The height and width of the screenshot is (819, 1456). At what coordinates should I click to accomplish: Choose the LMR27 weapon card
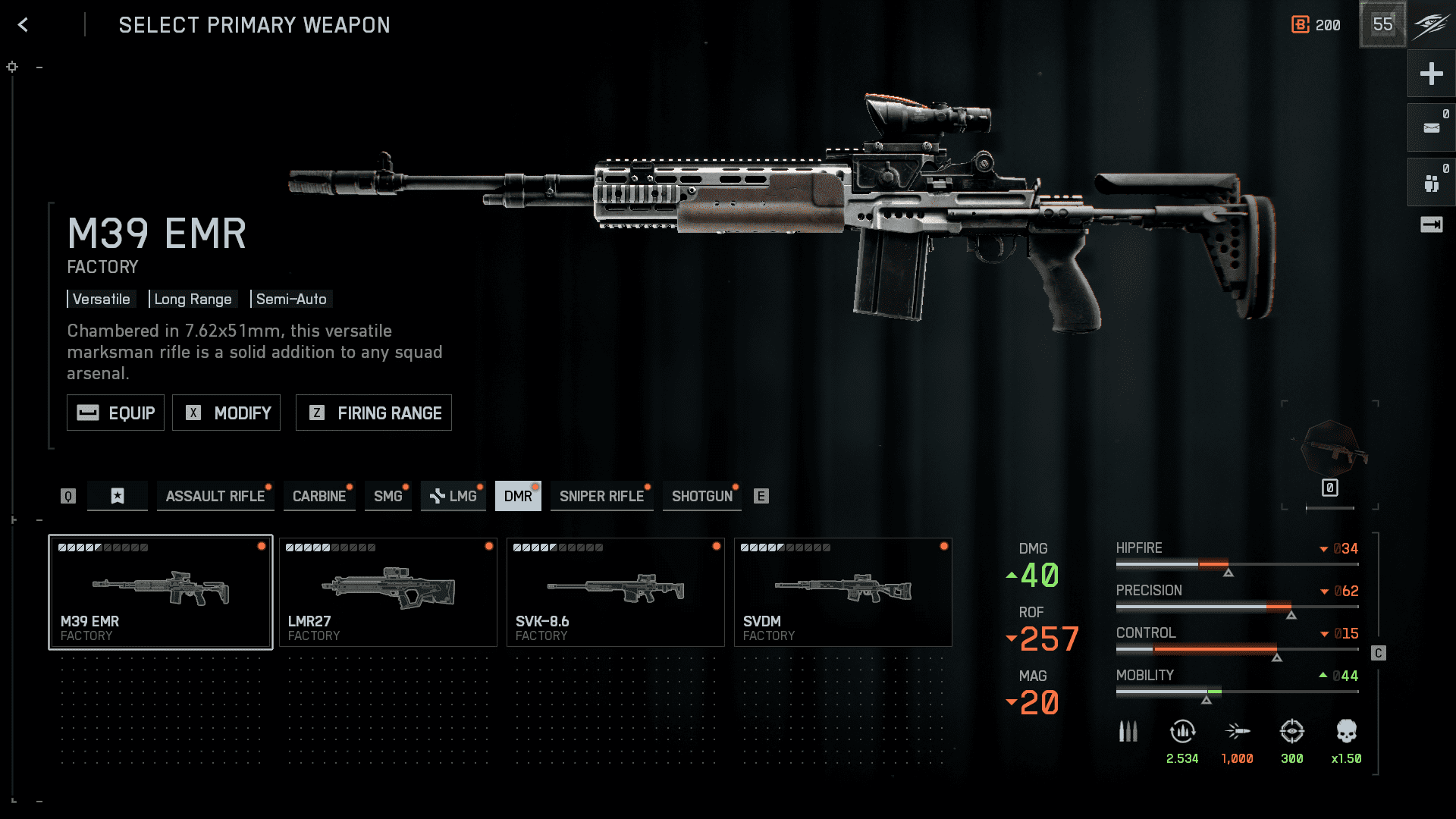coord(388,592)
